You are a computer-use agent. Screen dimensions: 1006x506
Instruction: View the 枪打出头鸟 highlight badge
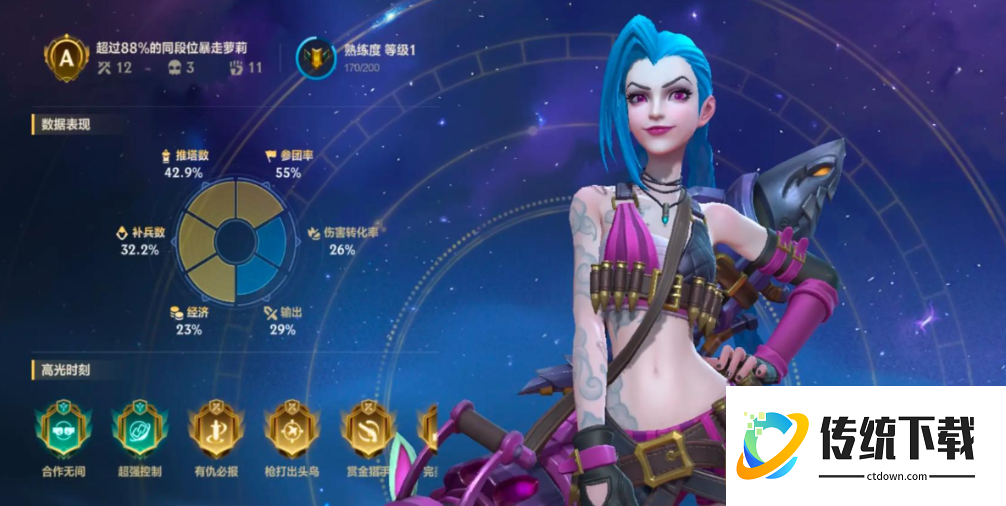coord(290,428)
